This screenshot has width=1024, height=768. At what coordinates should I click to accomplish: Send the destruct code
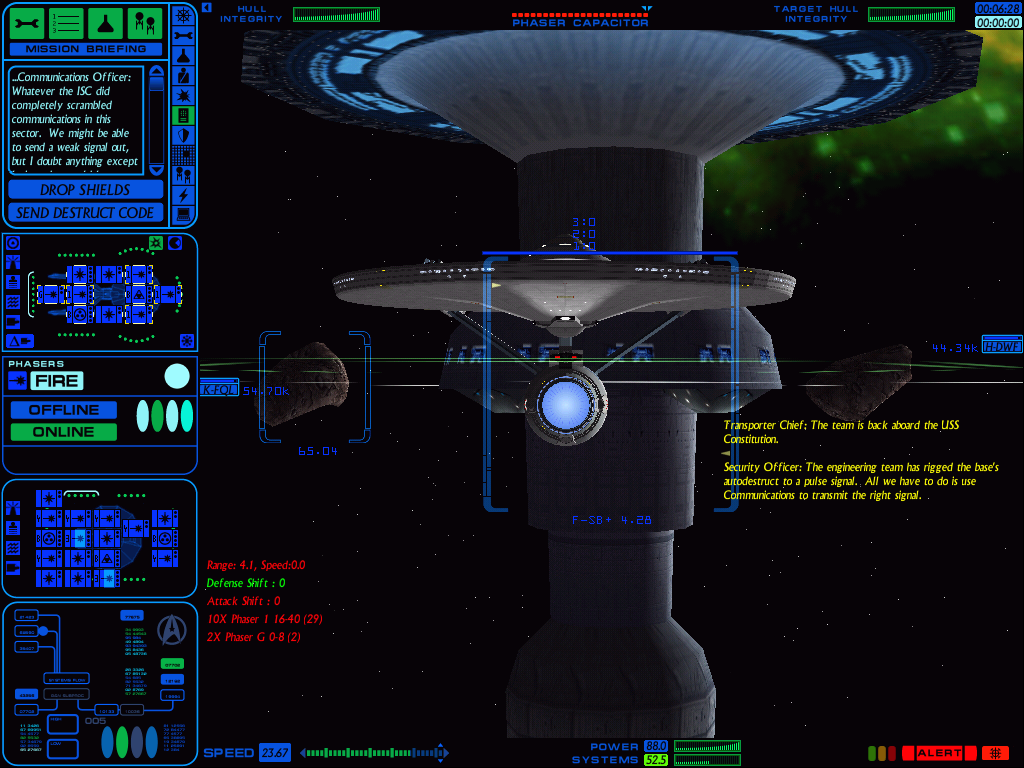[x=85, y=212]
